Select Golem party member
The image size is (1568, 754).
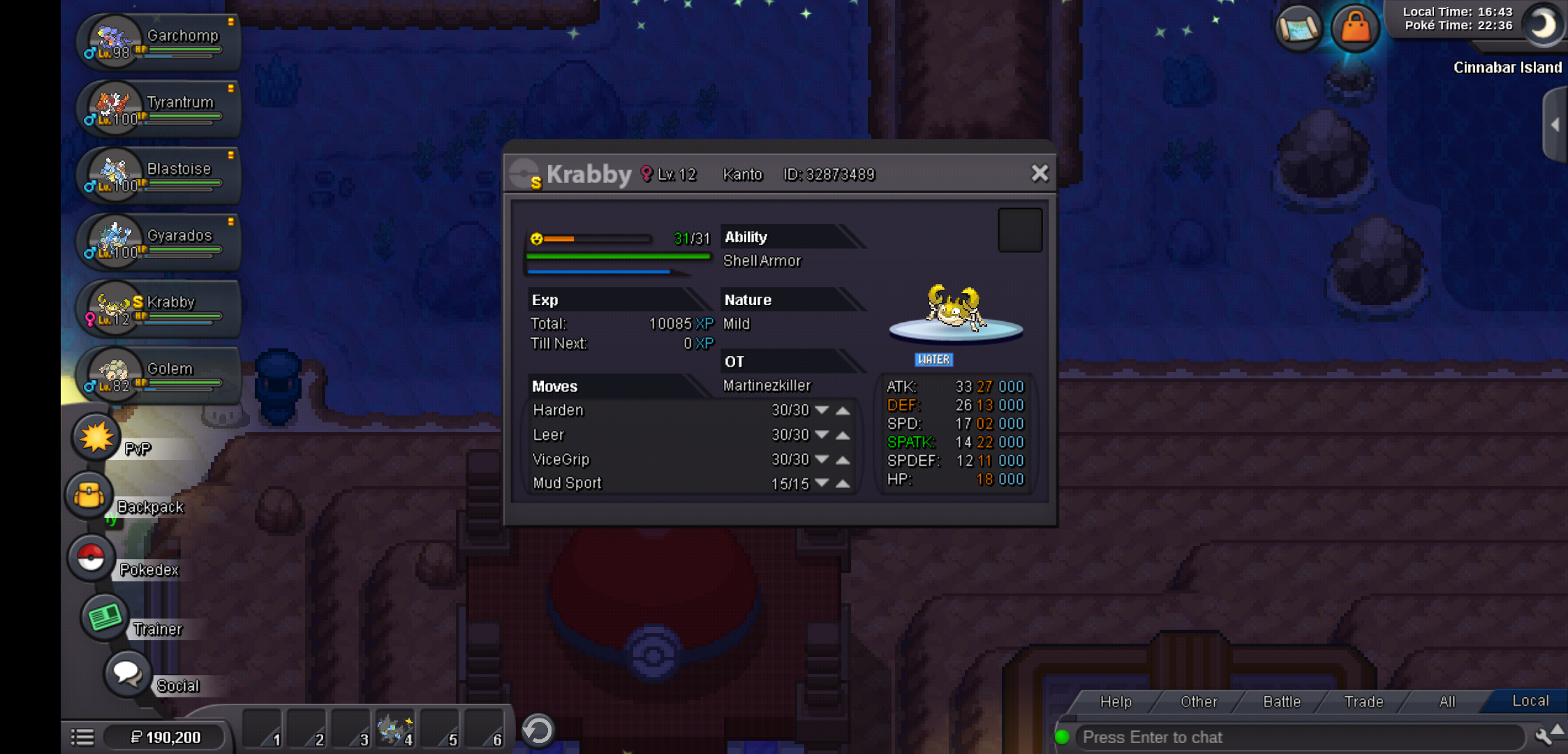159,375
